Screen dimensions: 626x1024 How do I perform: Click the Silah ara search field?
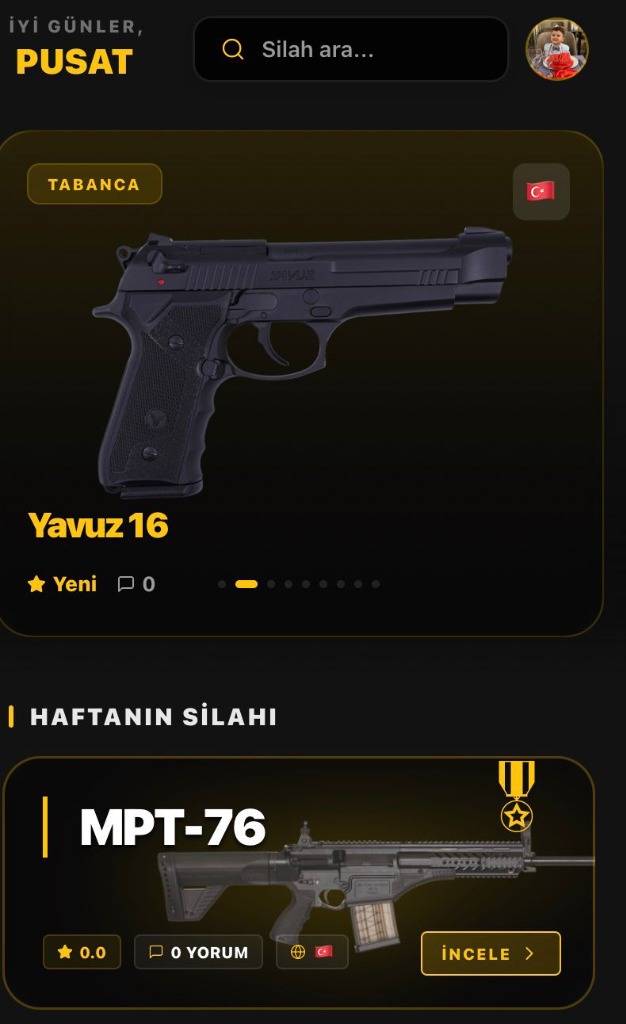[350, 49]
